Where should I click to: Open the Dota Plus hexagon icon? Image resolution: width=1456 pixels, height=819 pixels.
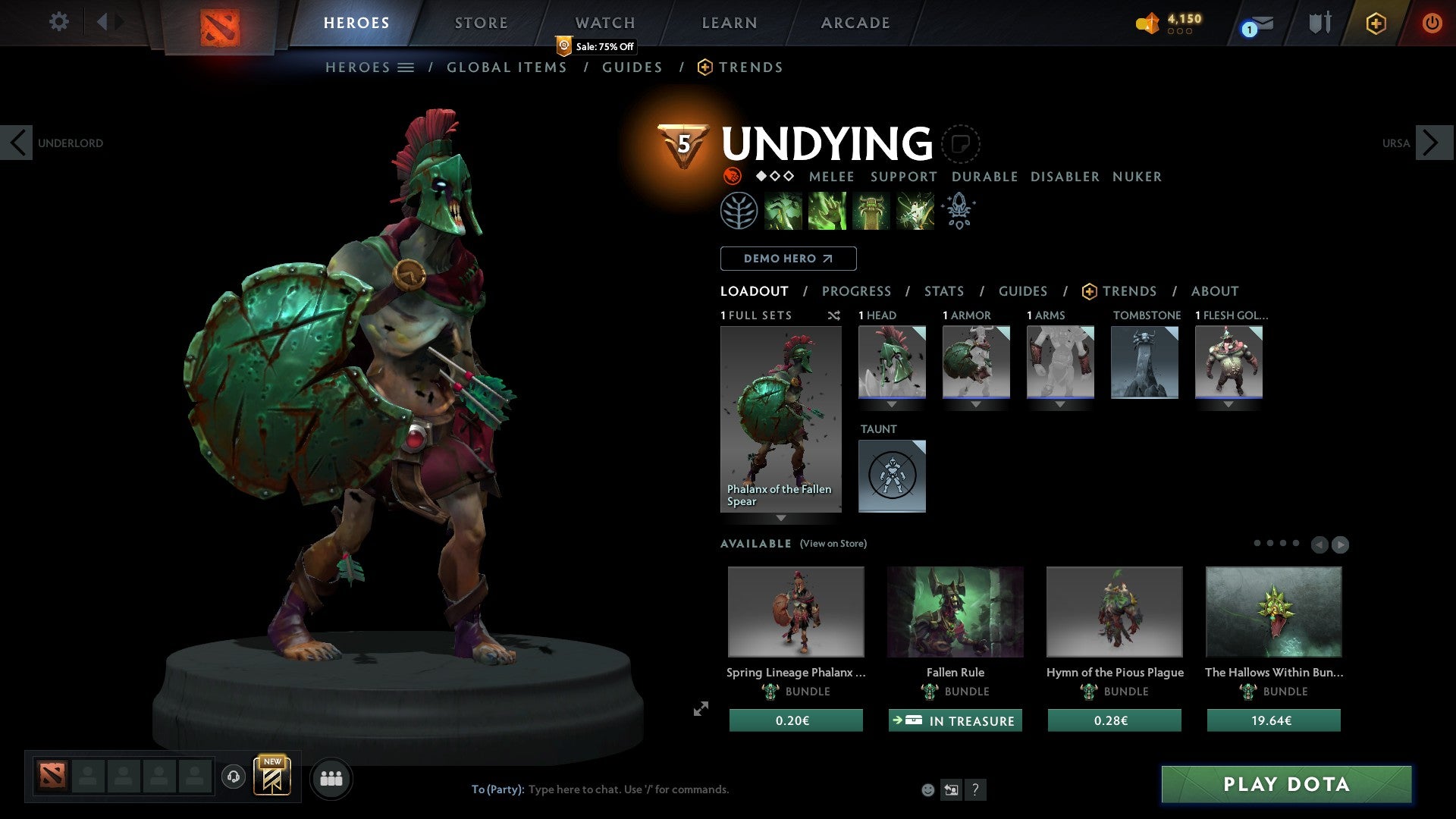point(1376,23)
